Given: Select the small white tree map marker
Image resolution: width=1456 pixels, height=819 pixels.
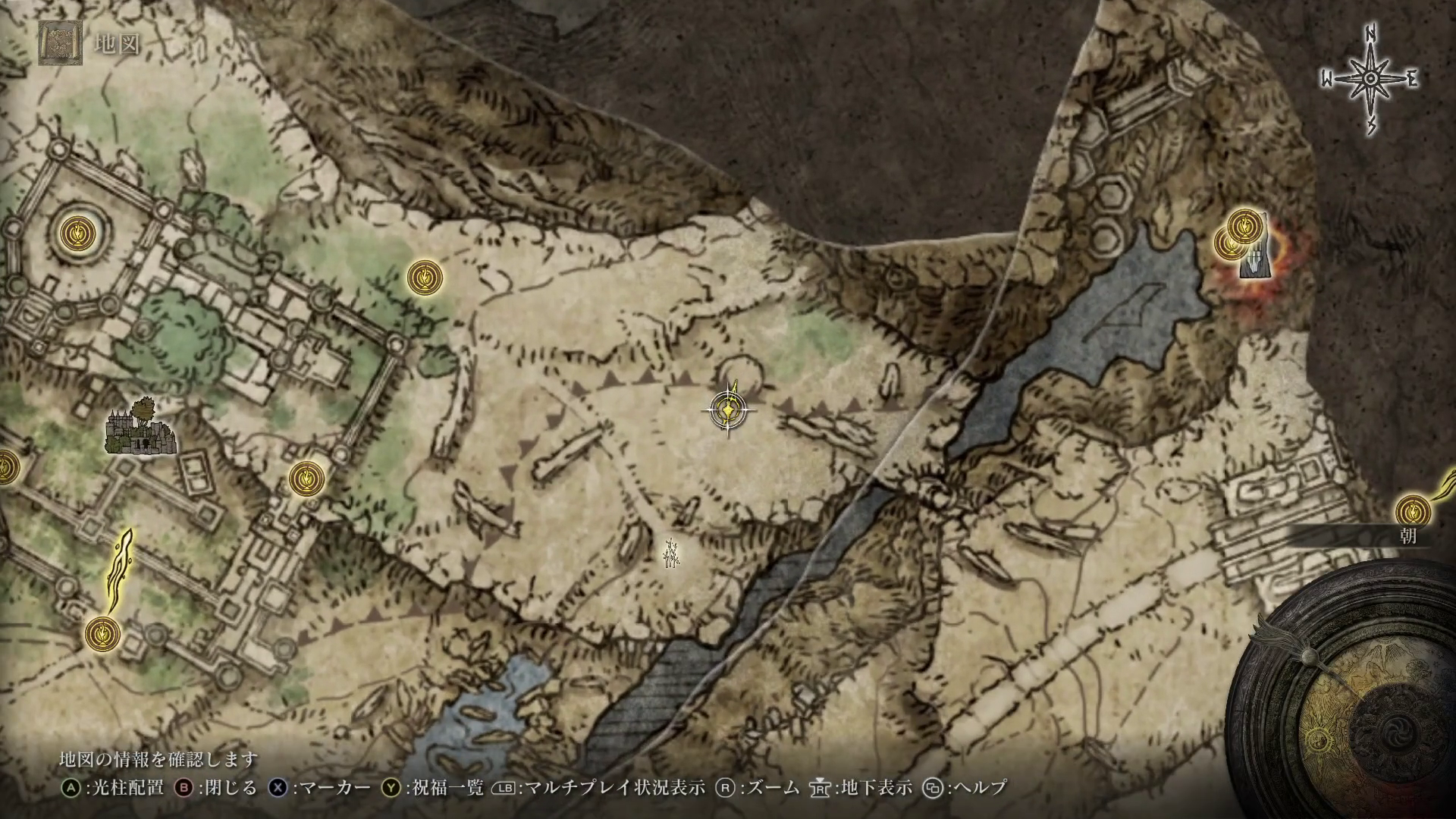Looking at the screenshot, I should coord(670,553).
